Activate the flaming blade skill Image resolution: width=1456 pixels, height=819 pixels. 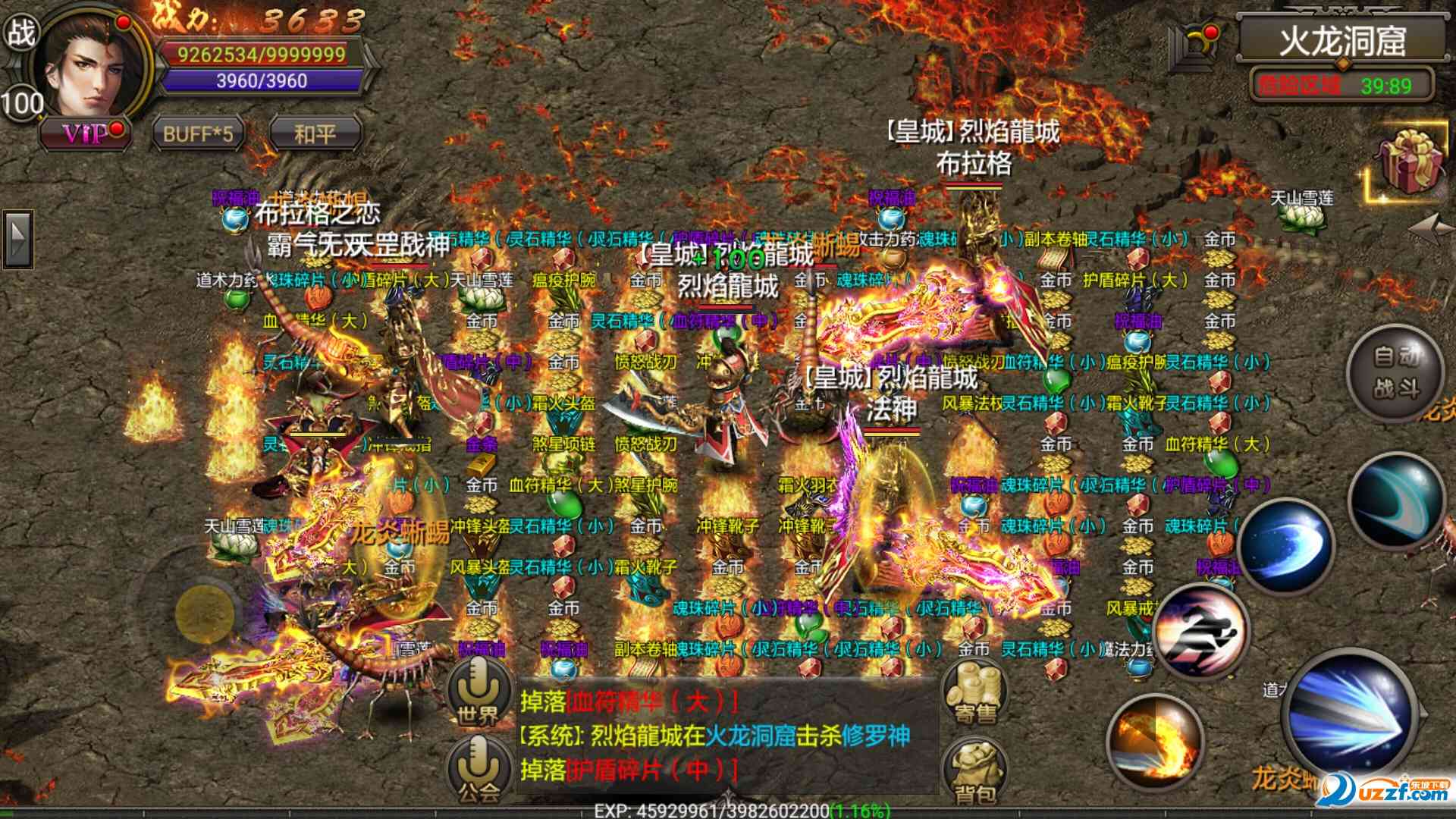point(1154,743)
